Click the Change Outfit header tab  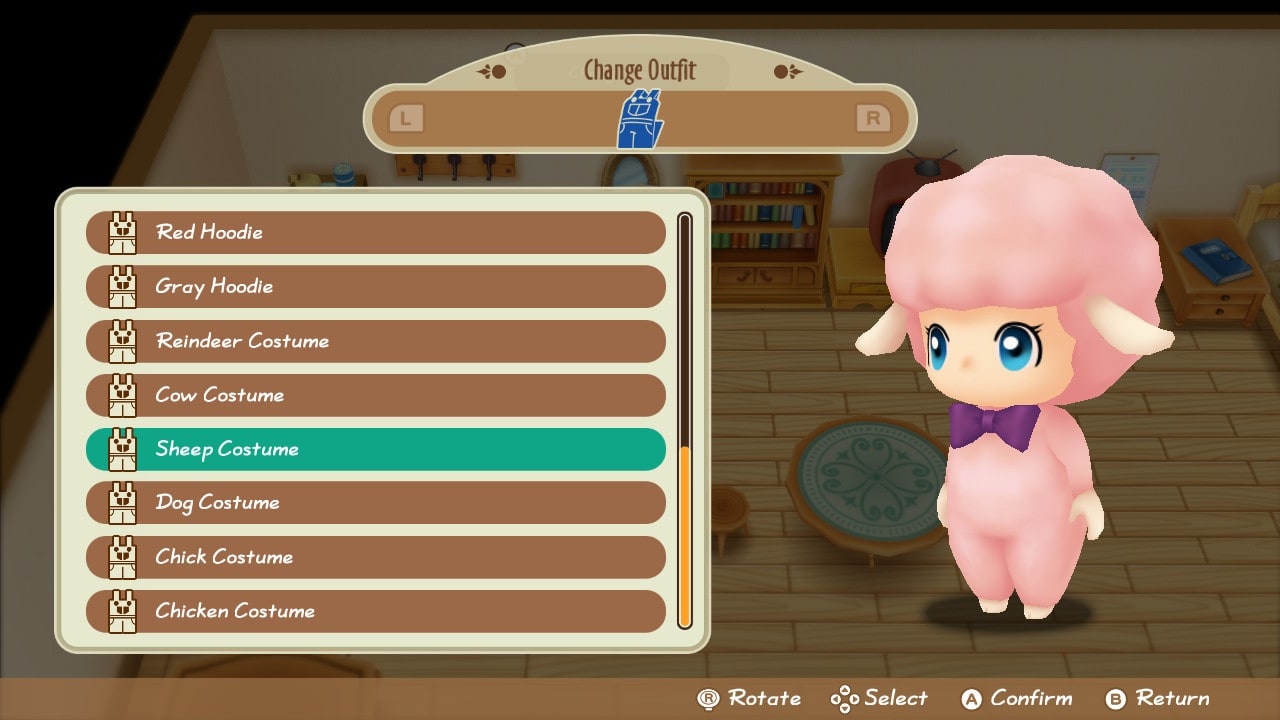[x=638, y=70]
